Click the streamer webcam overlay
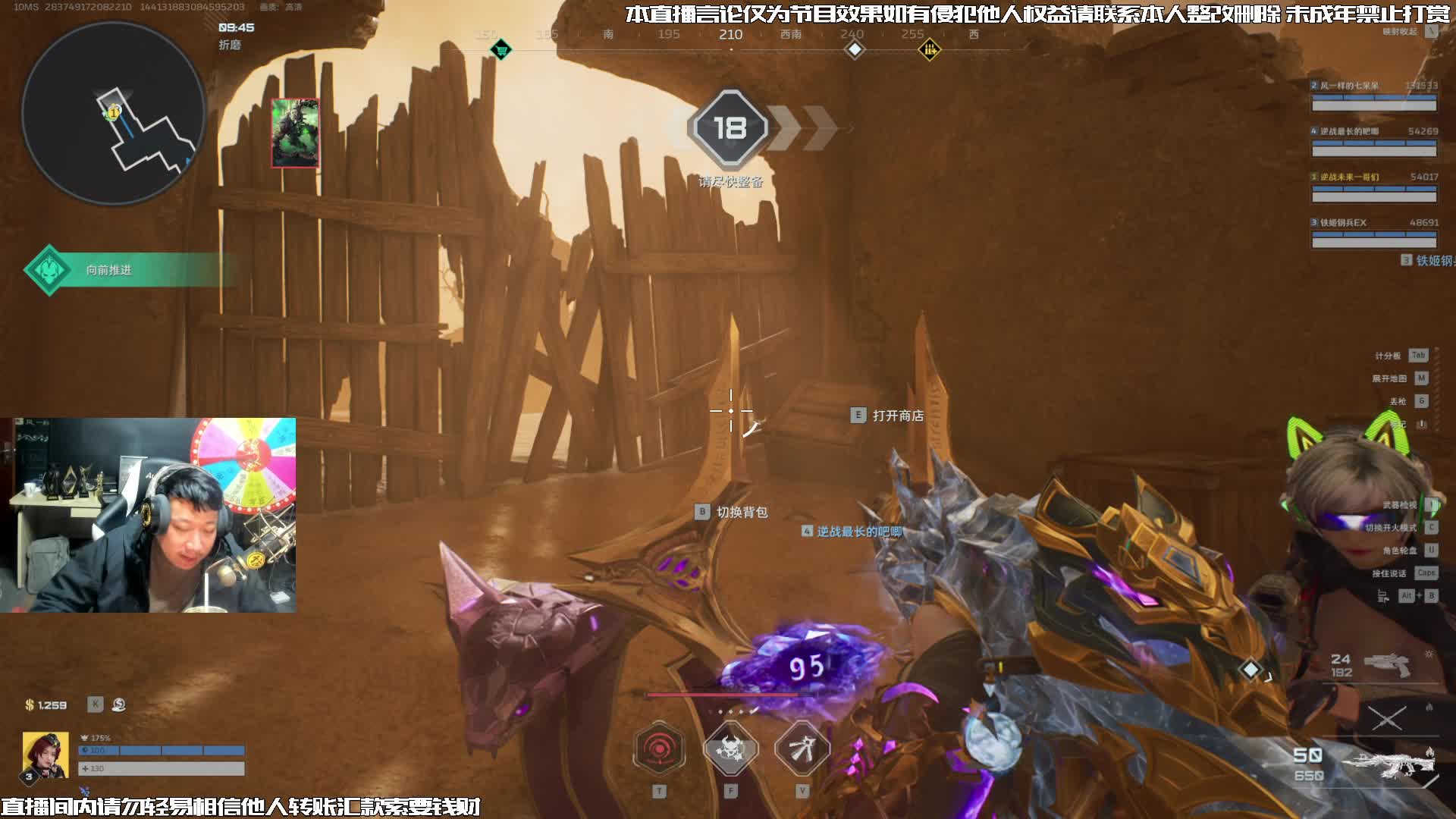Viewport: 1456px width, 819px height. (148, 516)
